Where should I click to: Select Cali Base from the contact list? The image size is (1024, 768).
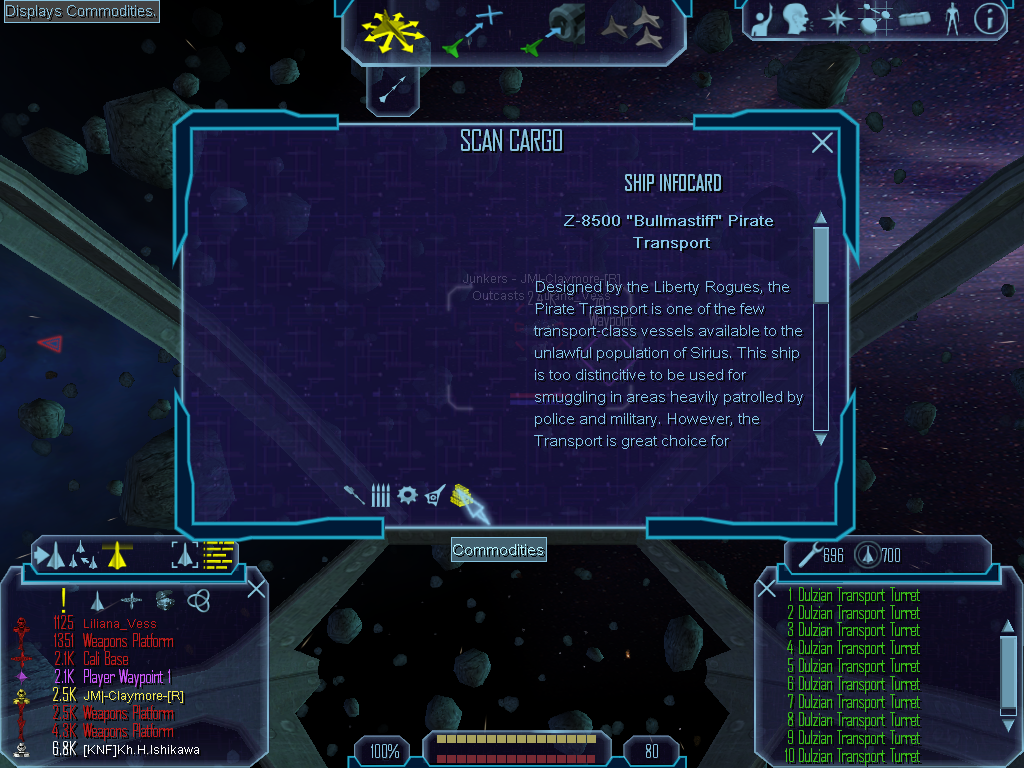tap(105, 660)
